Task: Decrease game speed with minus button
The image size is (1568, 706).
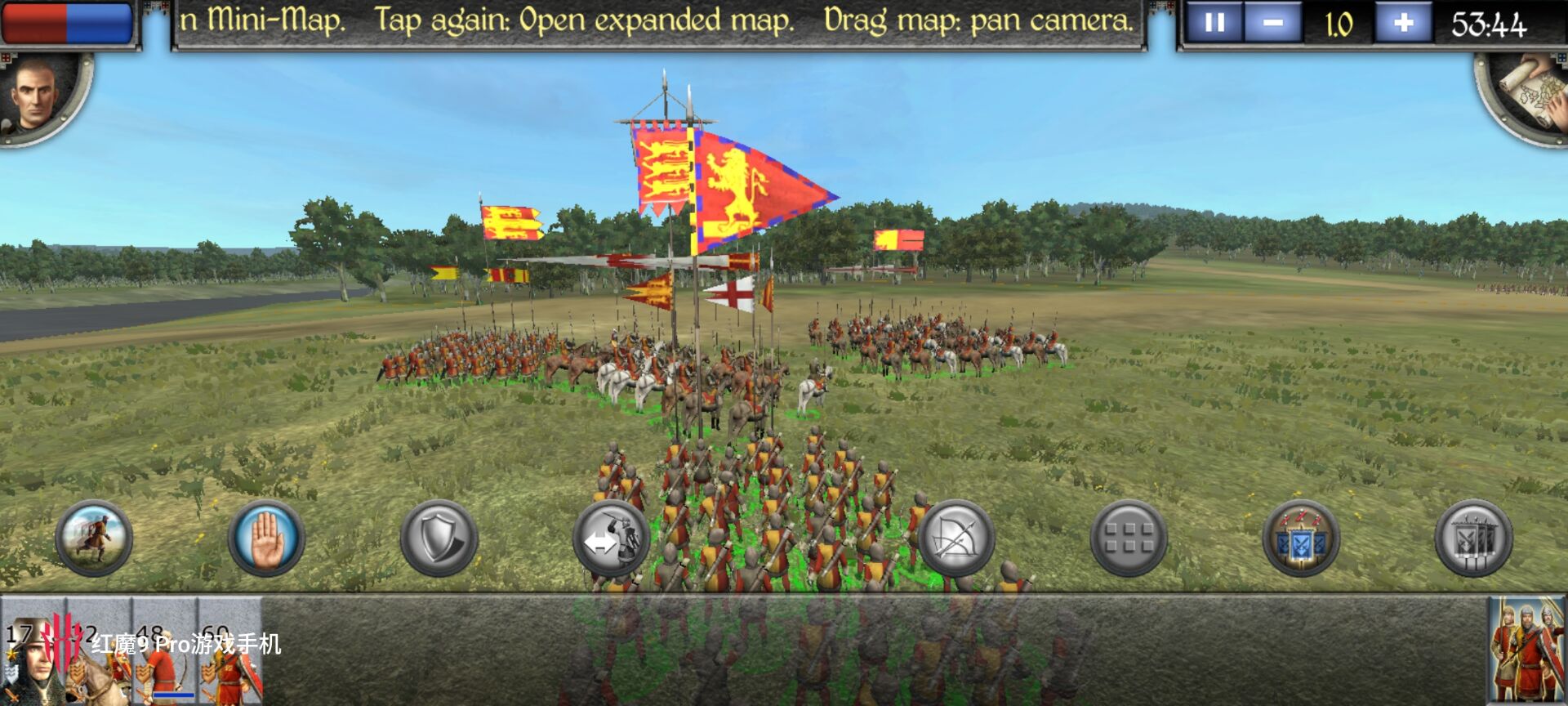Action: coord(1272,23)
